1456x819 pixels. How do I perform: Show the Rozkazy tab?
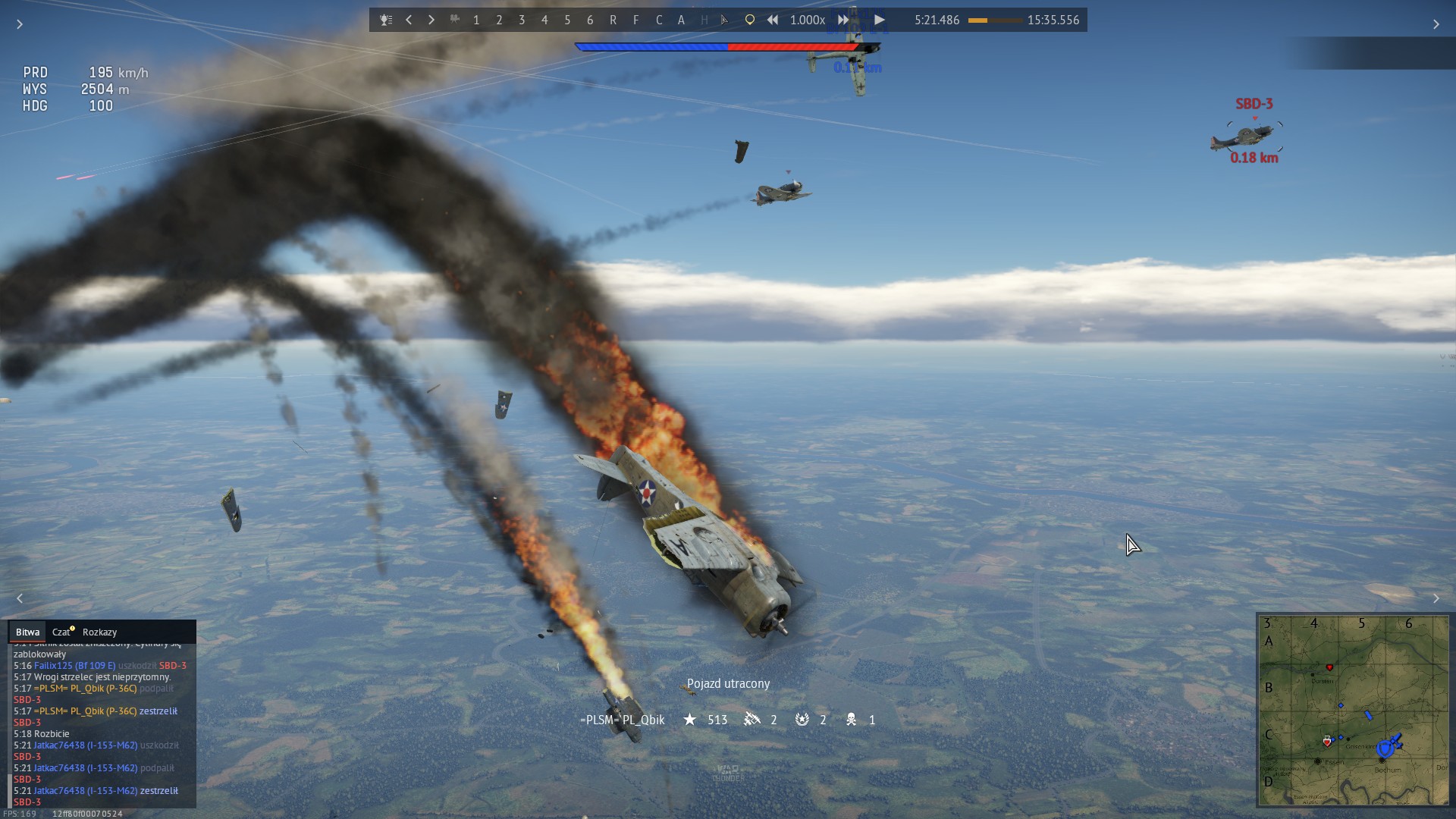tap(99, 632)
